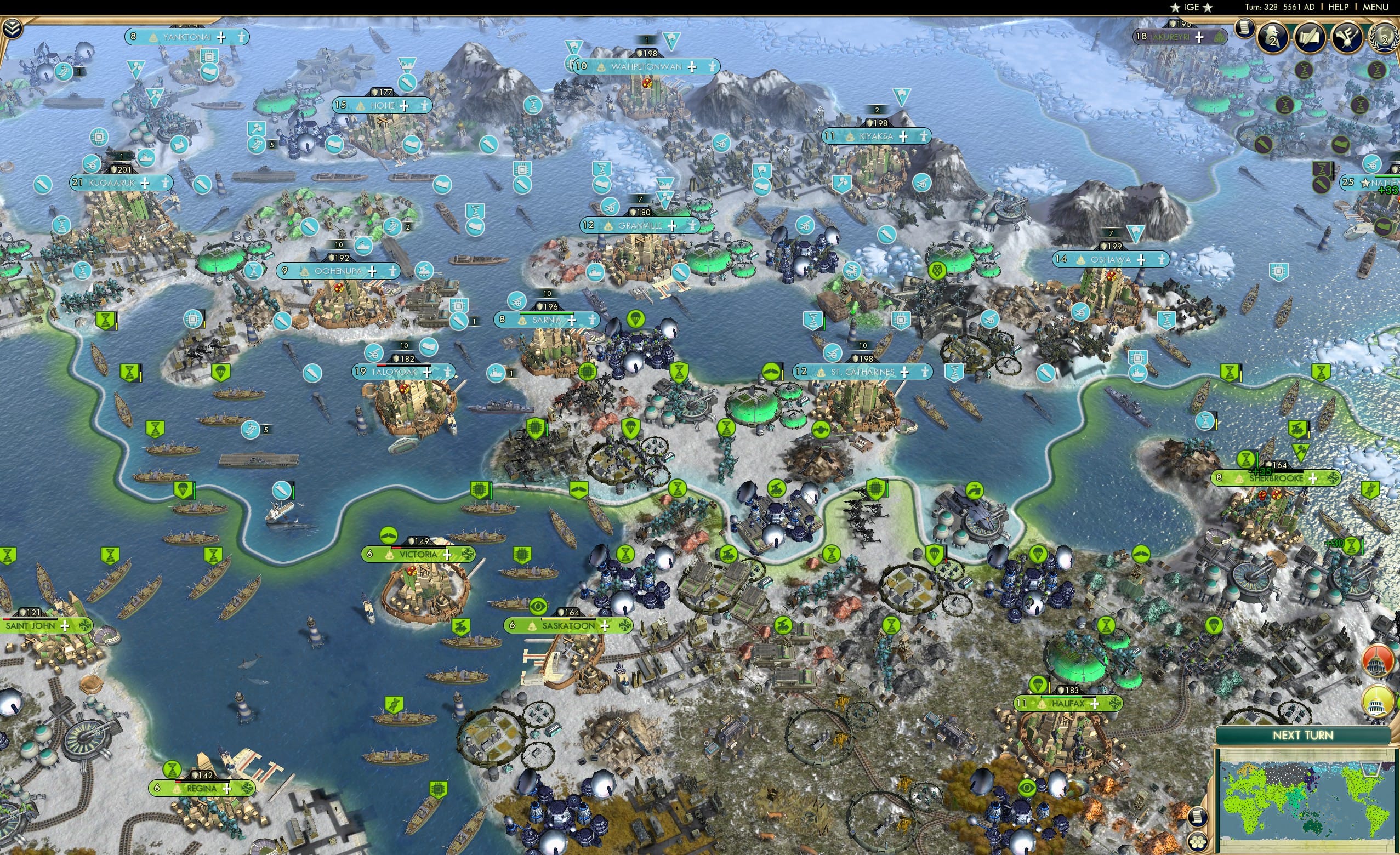Click the Halifax city banner
The height and width of the screenshot is (855, 1400).
point(1066,704)
